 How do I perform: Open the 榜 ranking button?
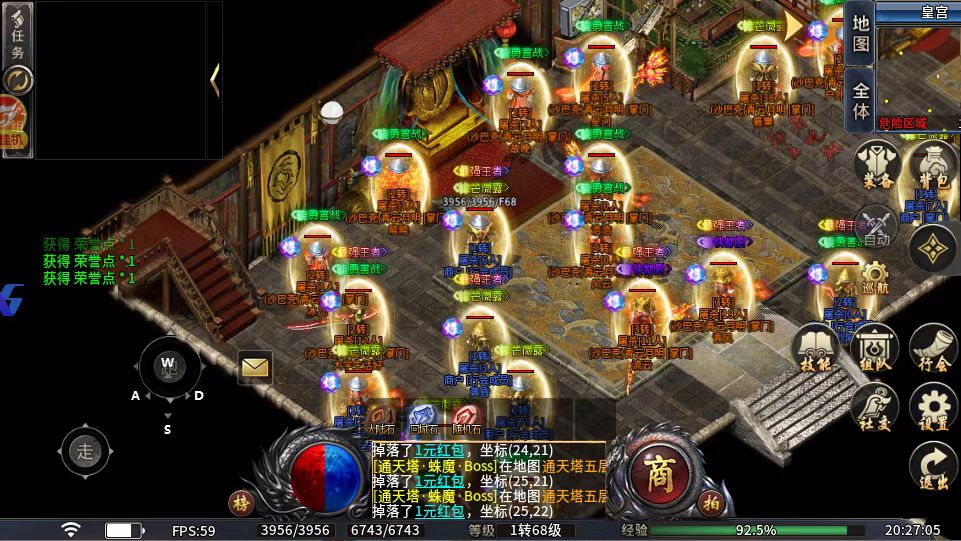(x=241, y=502)
